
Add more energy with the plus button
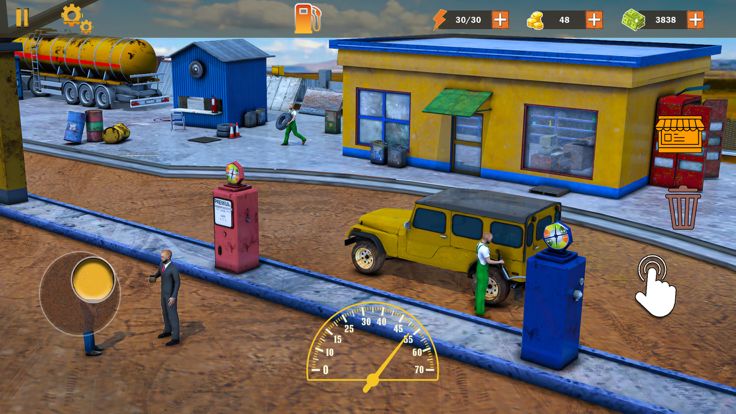[x=500, y=19]
